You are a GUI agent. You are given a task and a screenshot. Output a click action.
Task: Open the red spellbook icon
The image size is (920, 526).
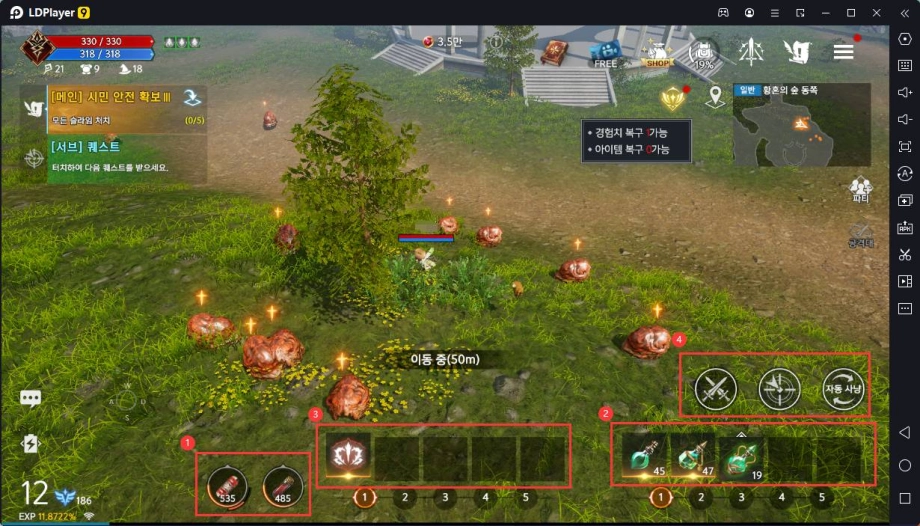tap(554, 51)
